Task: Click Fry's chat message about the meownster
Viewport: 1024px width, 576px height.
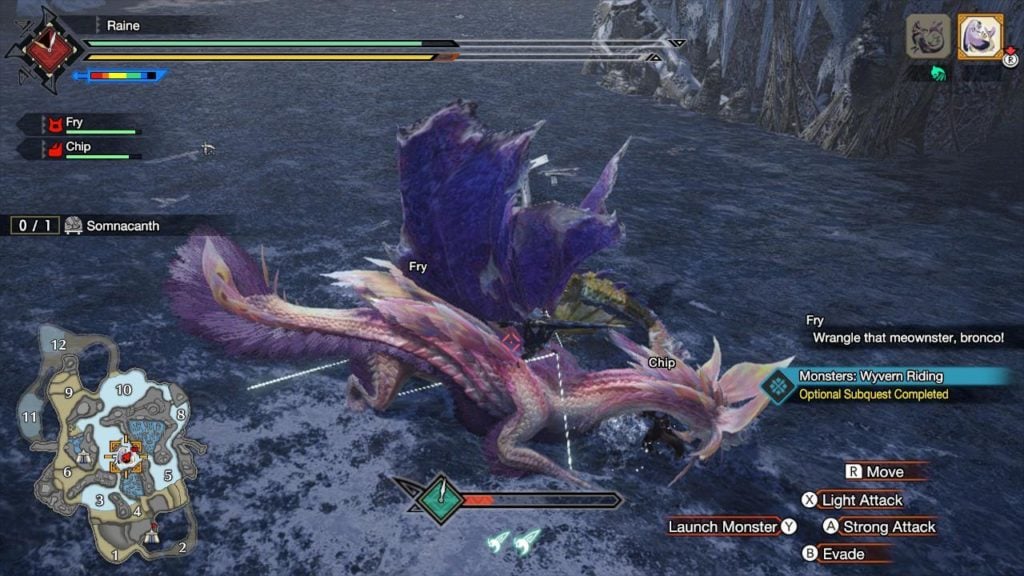Action: click(x=910, y=330)
